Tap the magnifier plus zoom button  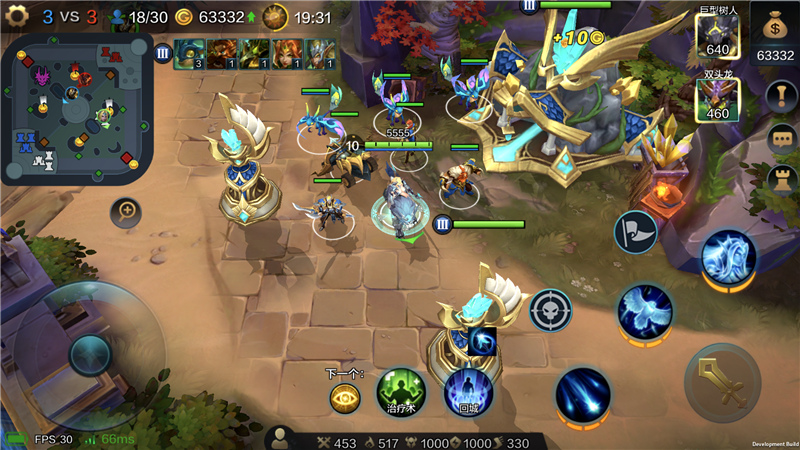[x=127, y=211]
